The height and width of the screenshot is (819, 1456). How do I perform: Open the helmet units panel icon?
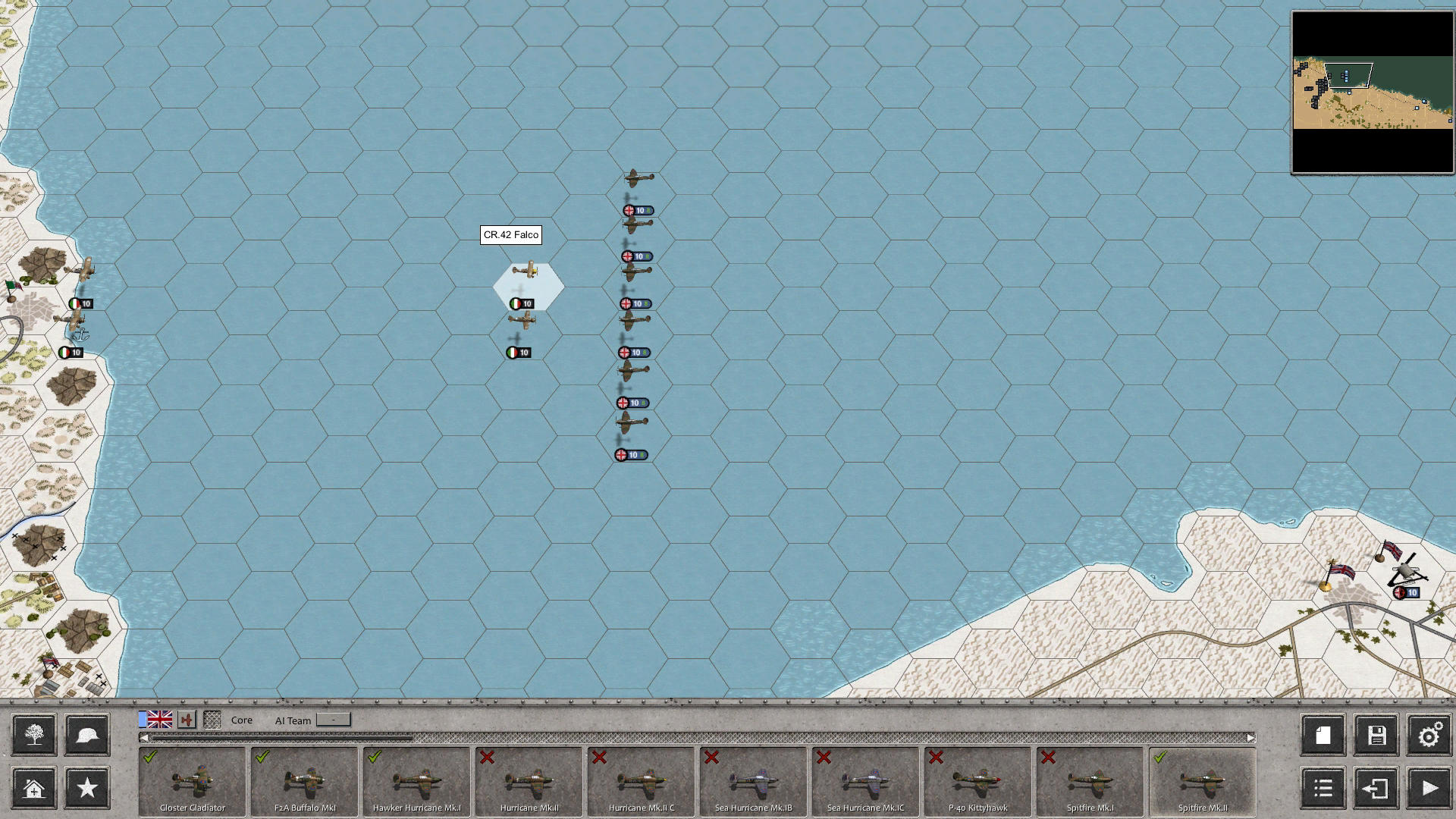(x=86, y=734)
